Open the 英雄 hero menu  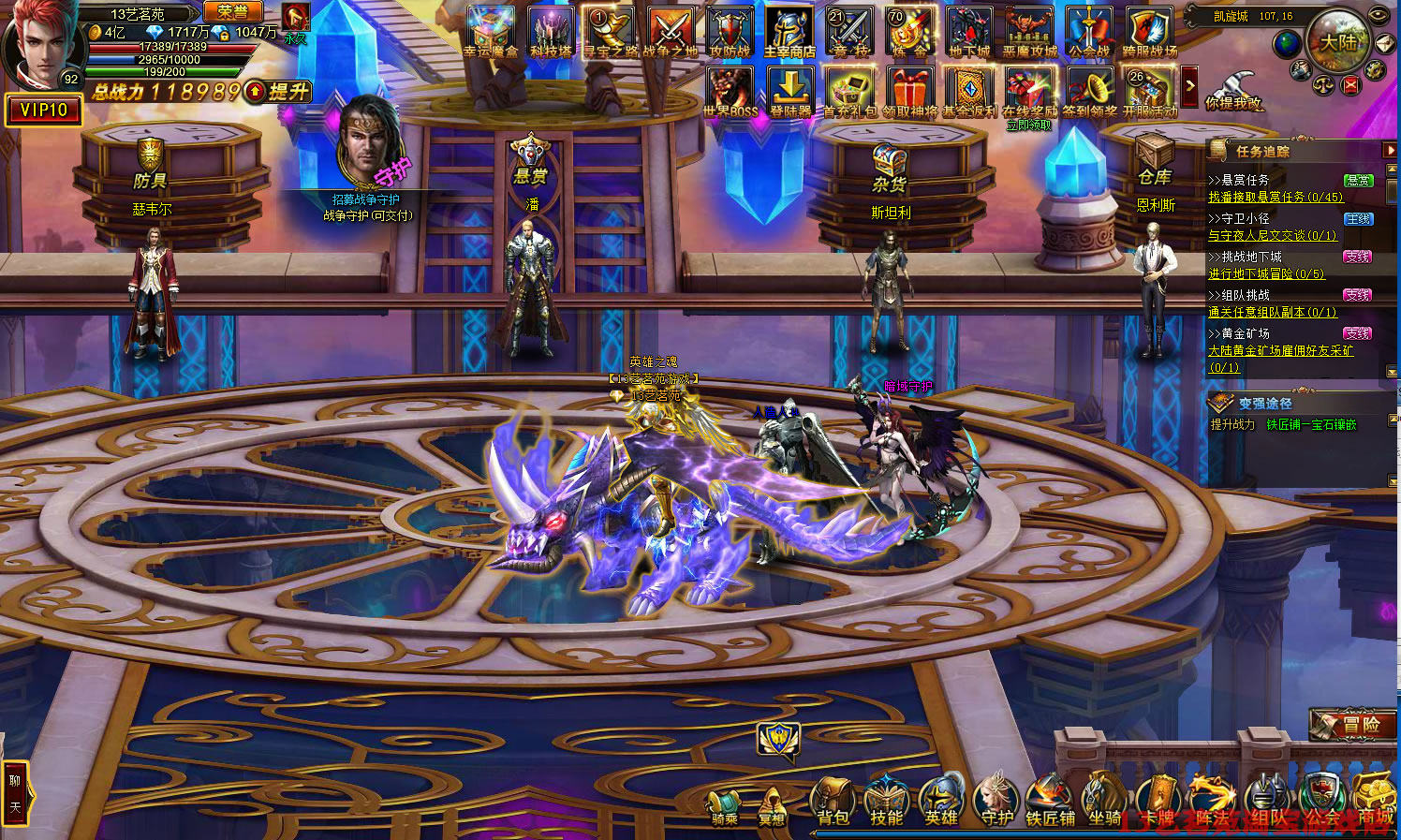[940, 803]
